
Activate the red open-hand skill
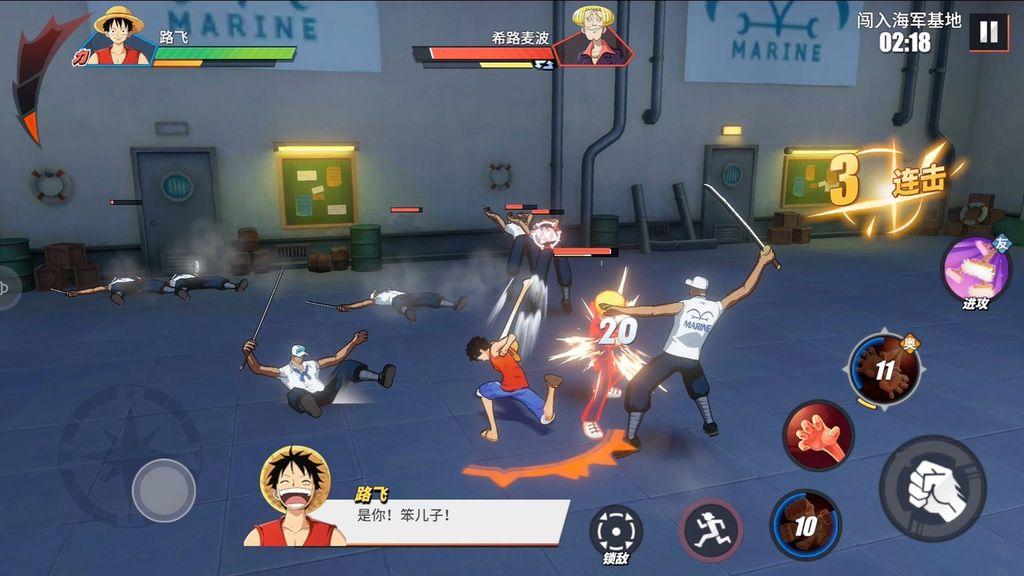(818, 436)
